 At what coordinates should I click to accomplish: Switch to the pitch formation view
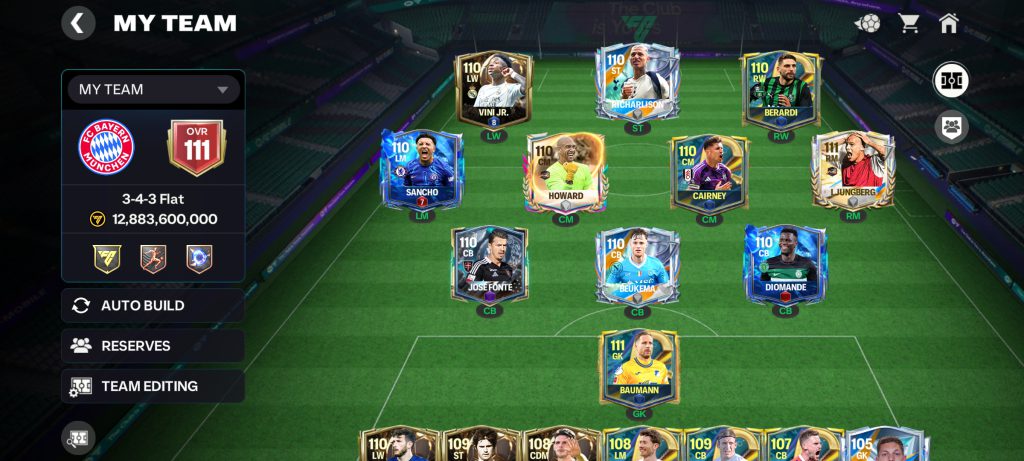(950, 80)
